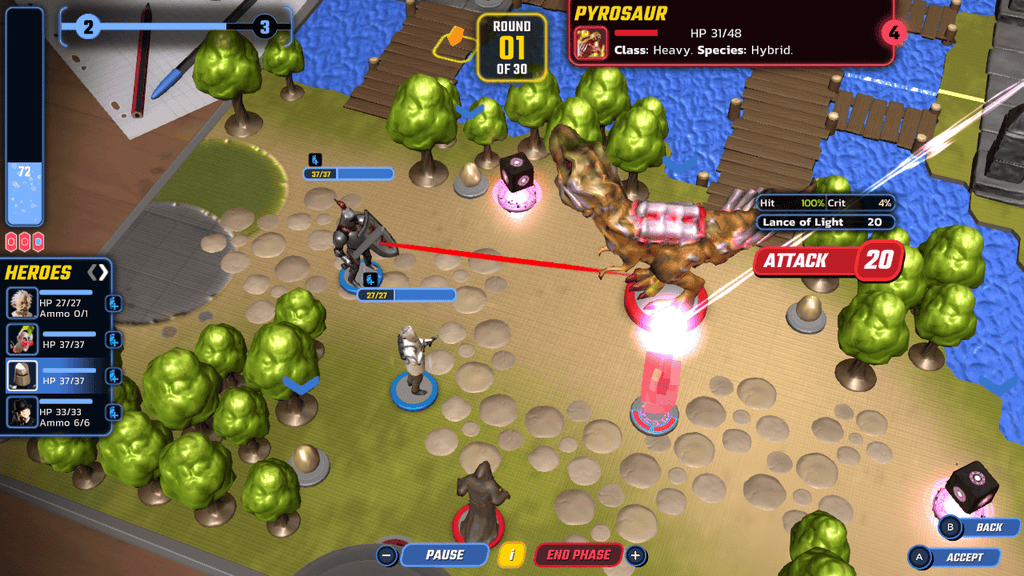End the current phase
The width and height of the screenshot is (1024, 576).
(x=579, y=555)
